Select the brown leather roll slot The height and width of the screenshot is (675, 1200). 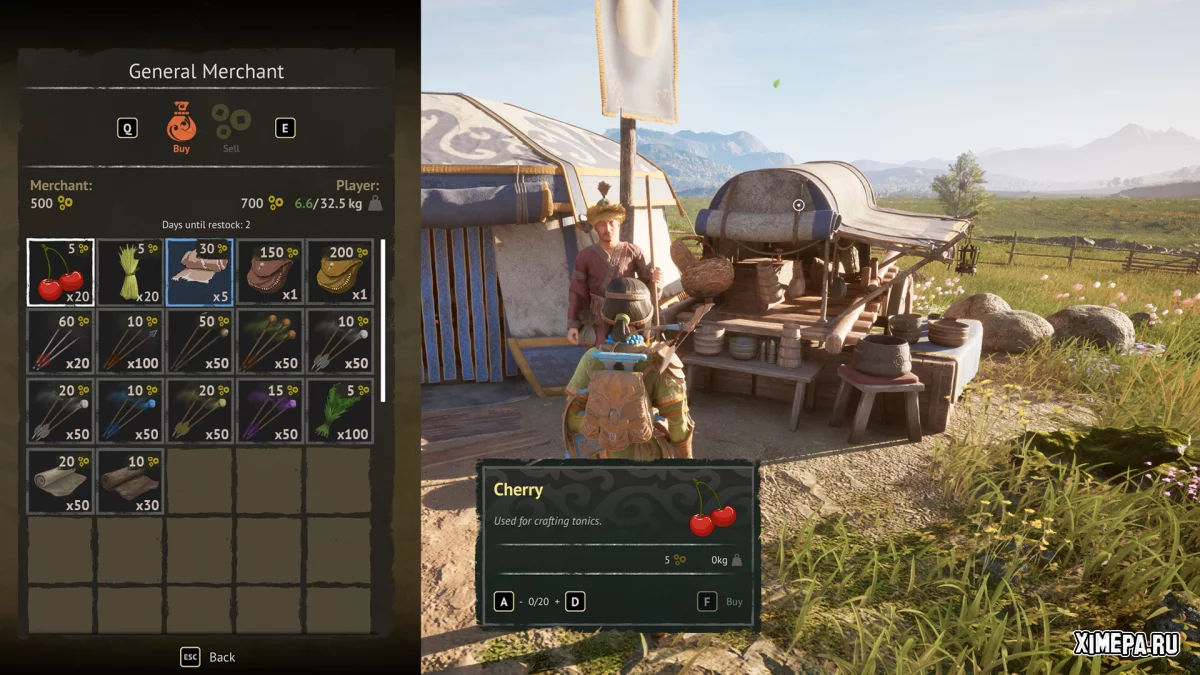[x=130, y=482]
